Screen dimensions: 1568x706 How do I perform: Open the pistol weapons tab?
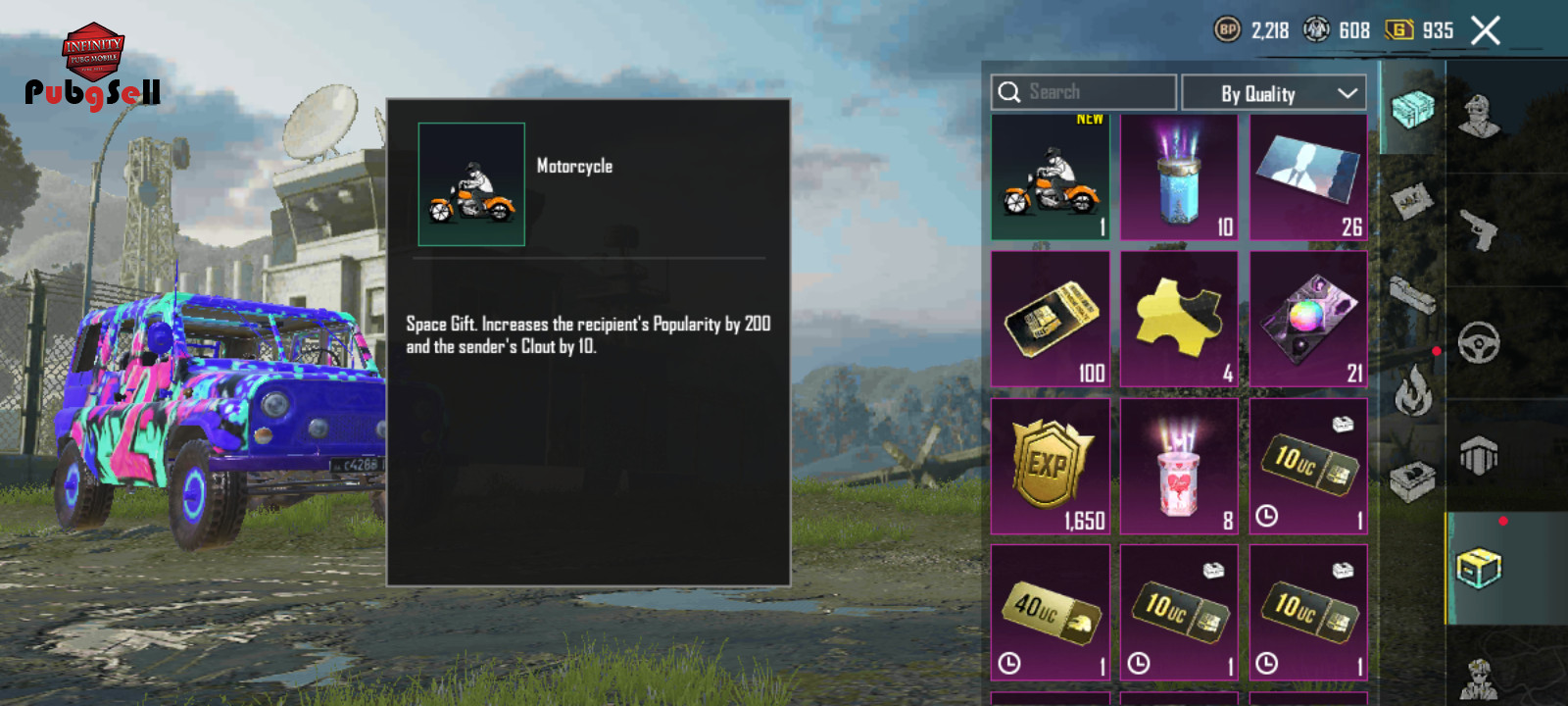(x=1479, y=230)
